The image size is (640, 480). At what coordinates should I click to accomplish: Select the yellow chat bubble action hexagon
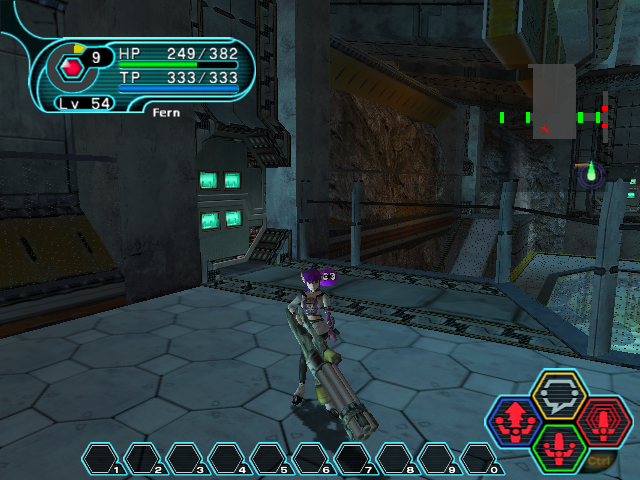pyautogui.click(x=558, y=393)
